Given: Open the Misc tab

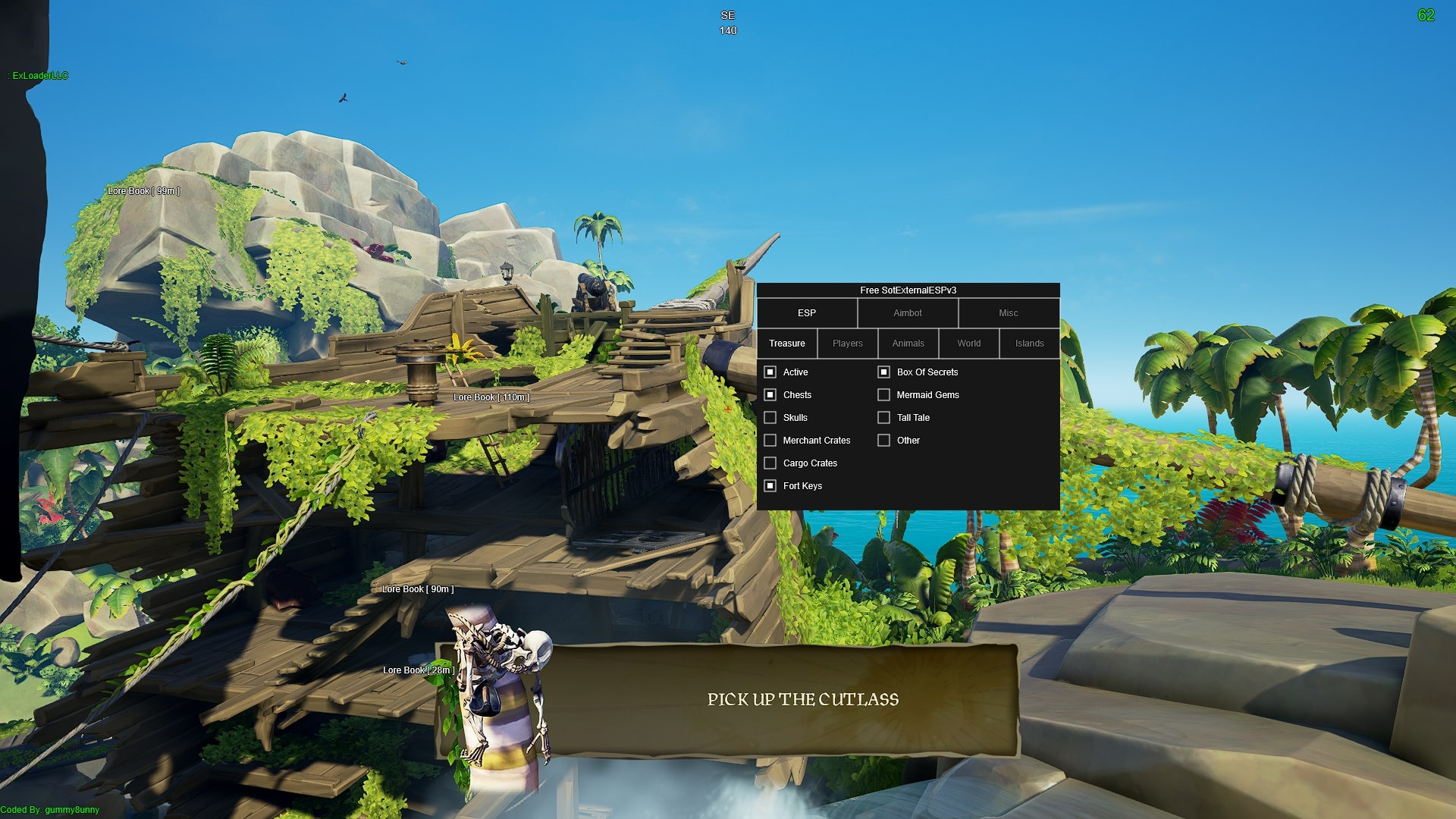Looking at the screenshot, I should (x=1009, y=313).
